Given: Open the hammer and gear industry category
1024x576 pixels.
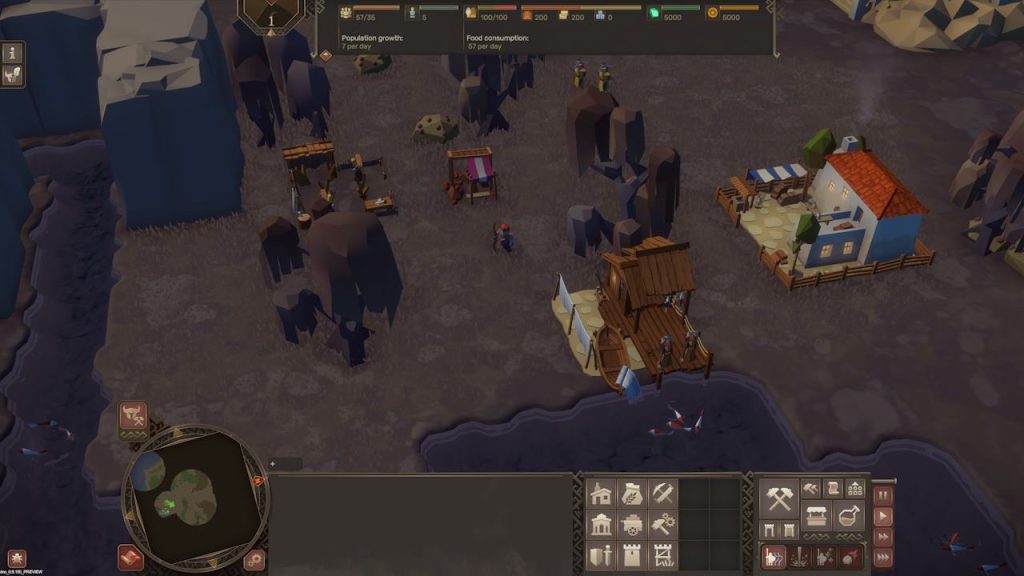Looking at the screenshot, I should pos(663,524).
